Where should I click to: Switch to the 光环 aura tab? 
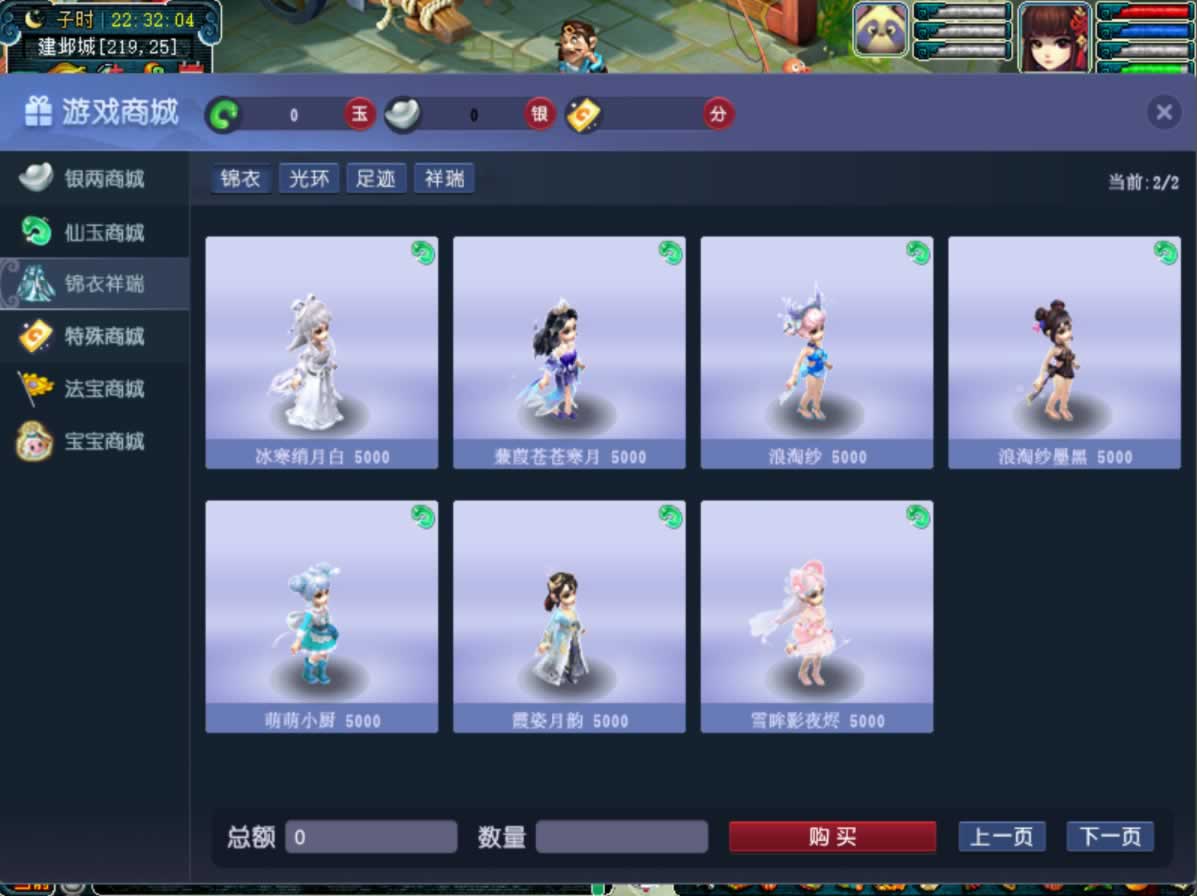pyautogui.click(x=308, y=179)
